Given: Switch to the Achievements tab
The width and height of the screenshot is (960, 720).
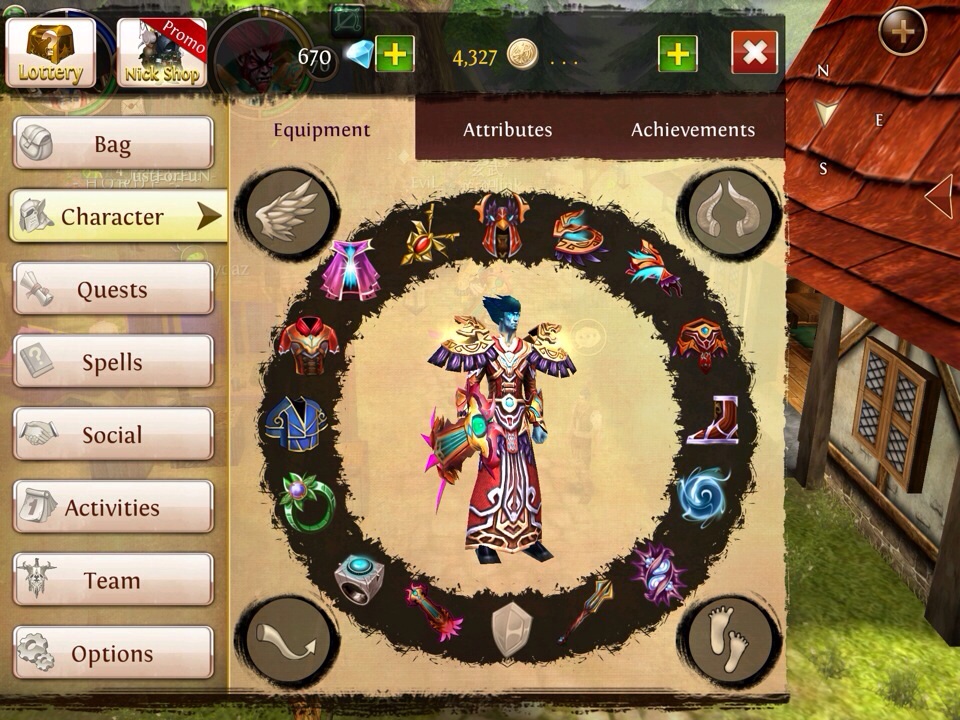Looking at the screenshot, I should pyautogui.click(x=692, y=130).
